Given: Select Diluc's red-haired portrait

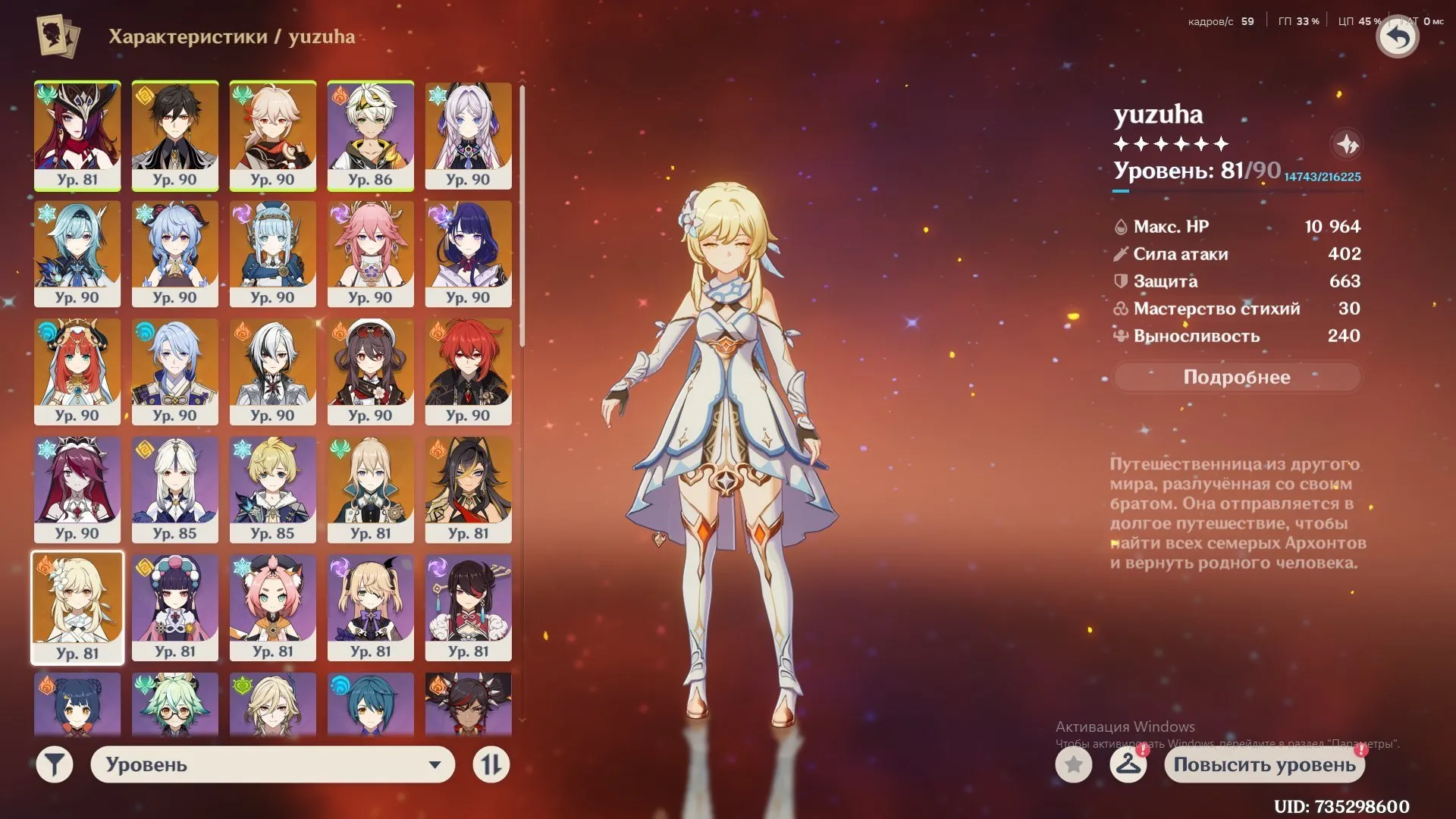Looking at the screenshot, I should tap(469, 372).
